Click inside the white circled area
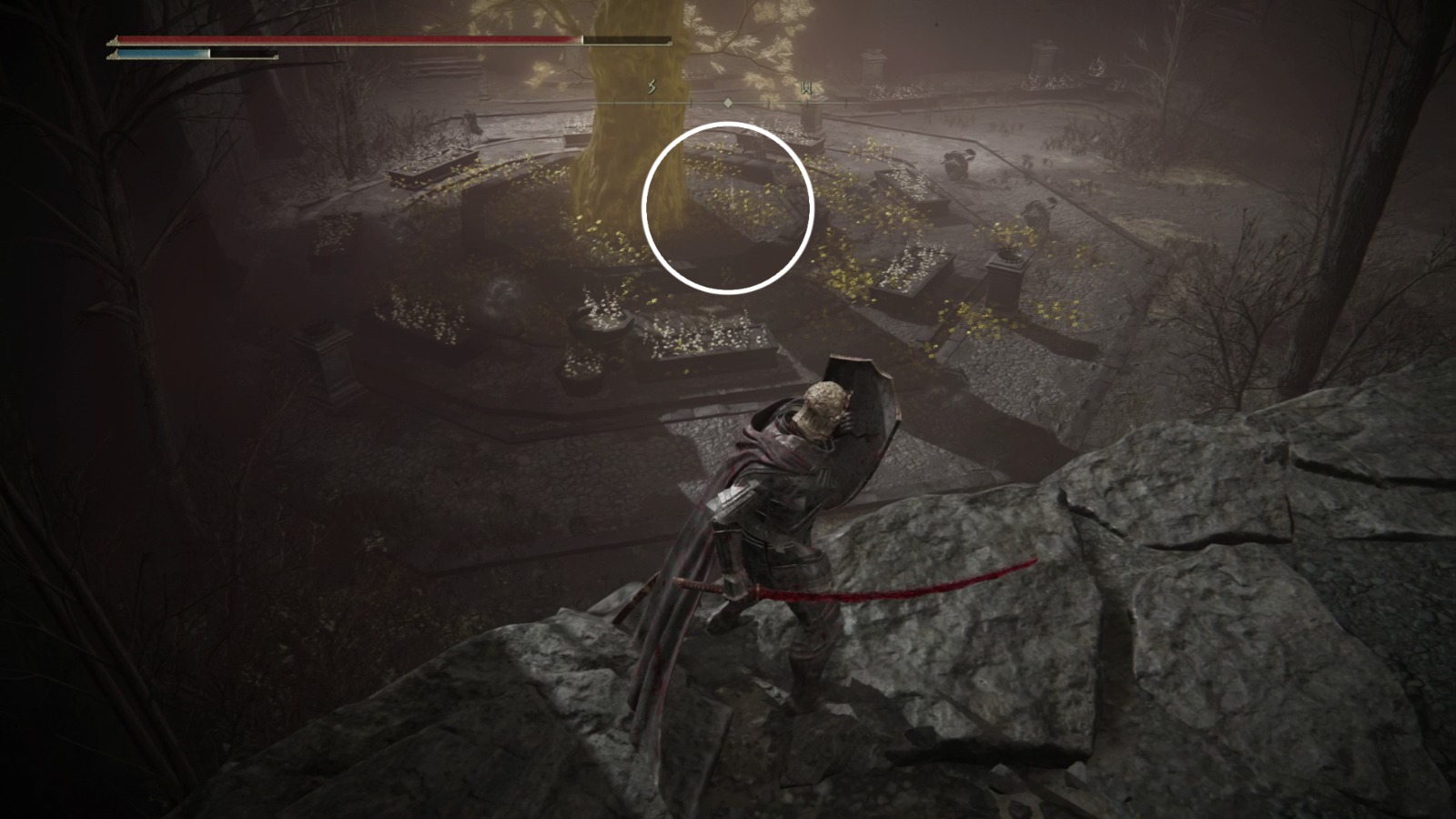 pos(728,205)
